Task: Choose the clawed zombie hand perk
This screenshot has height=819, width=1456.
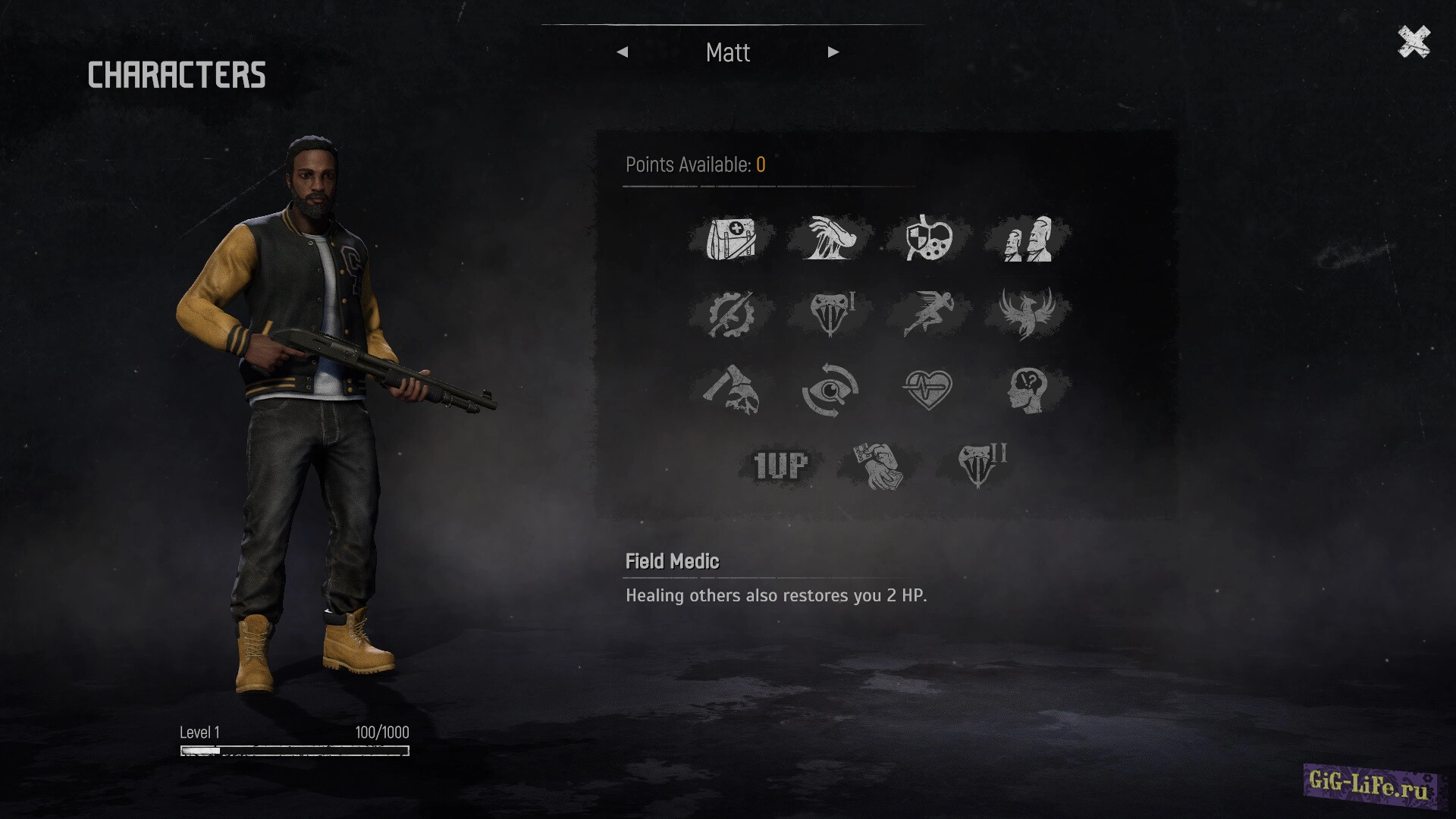Action: tap(830, 239)
